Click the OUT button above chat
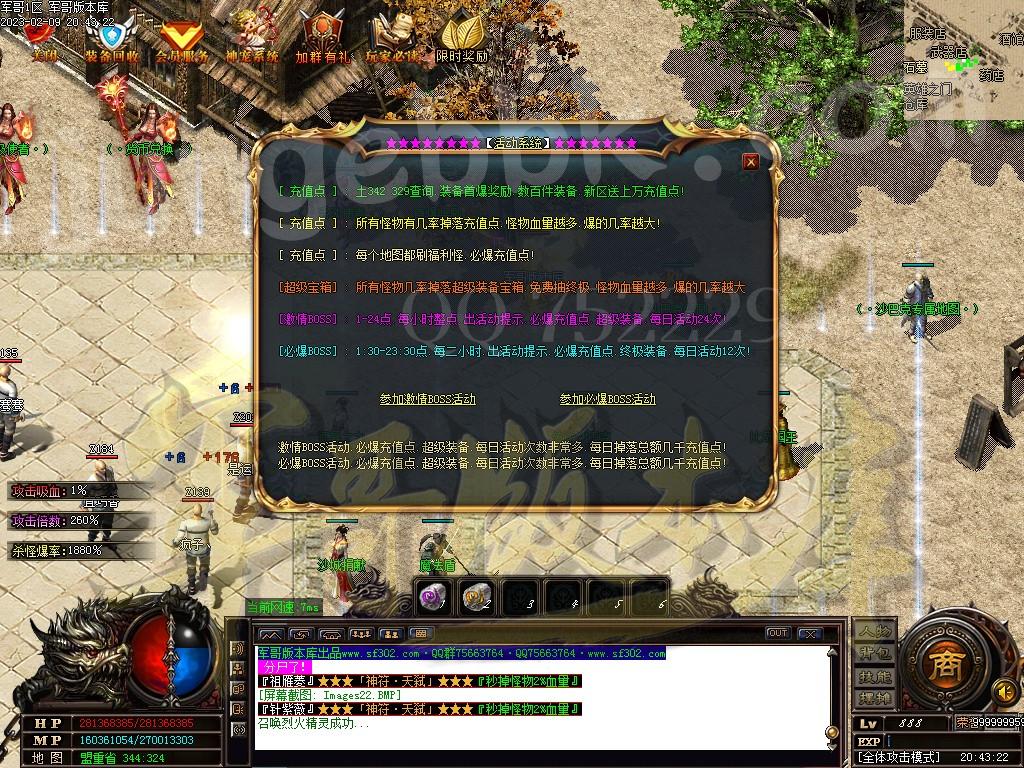Viewport: 1024px width, 768px height. pos(777,633)
